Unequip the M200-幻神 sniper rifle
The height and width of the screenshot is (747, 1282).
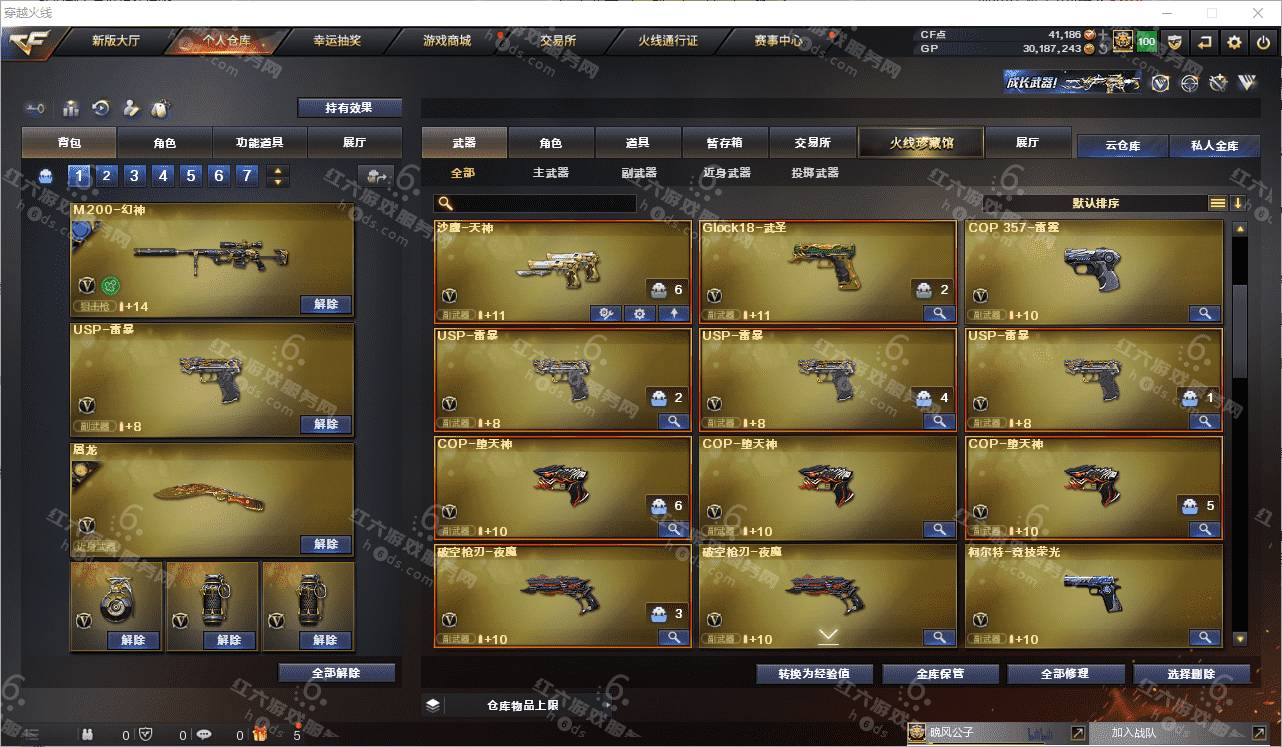click(326, 304)
